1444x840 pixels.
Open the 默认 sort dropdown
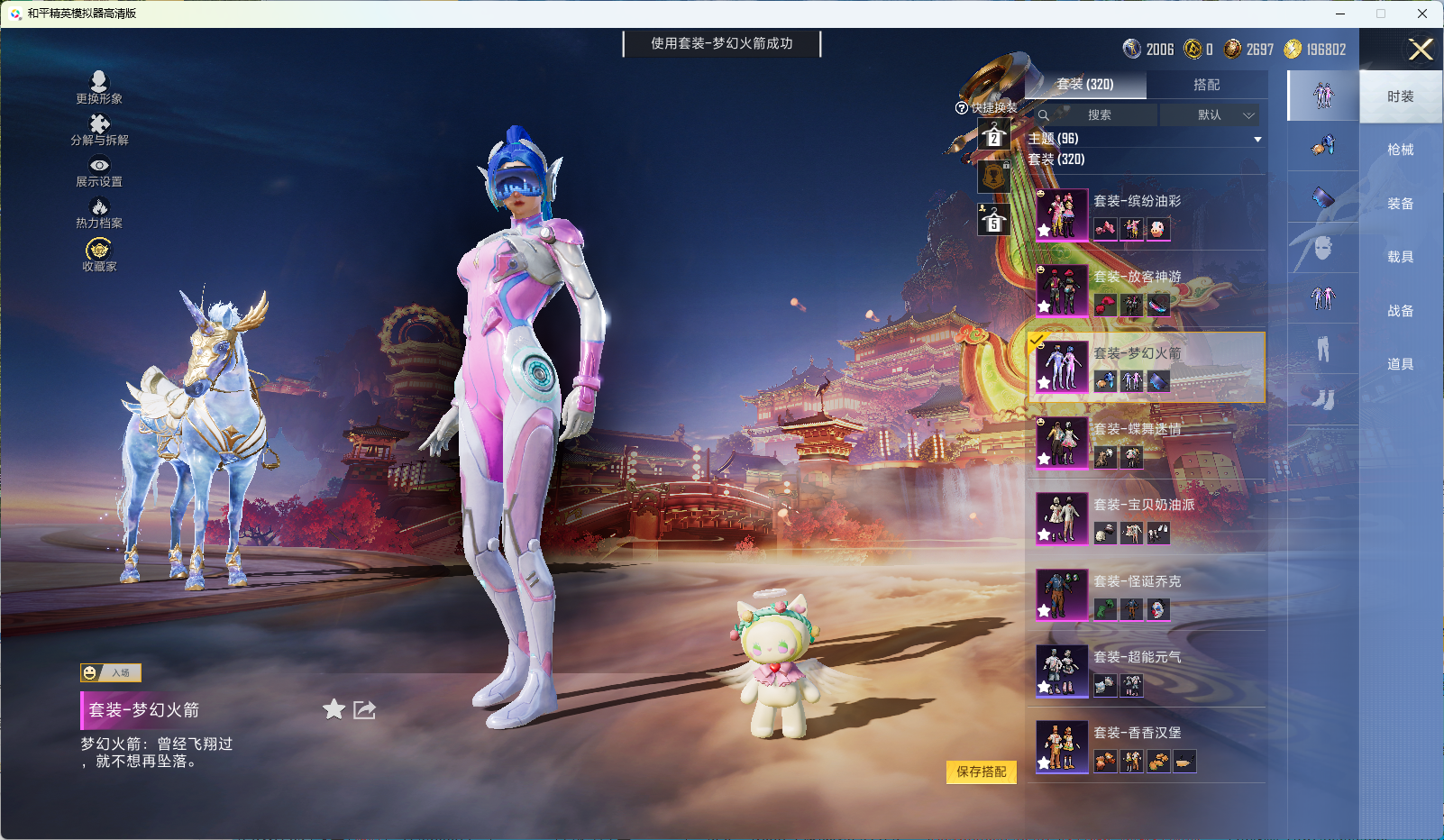tap(1210, 115)
